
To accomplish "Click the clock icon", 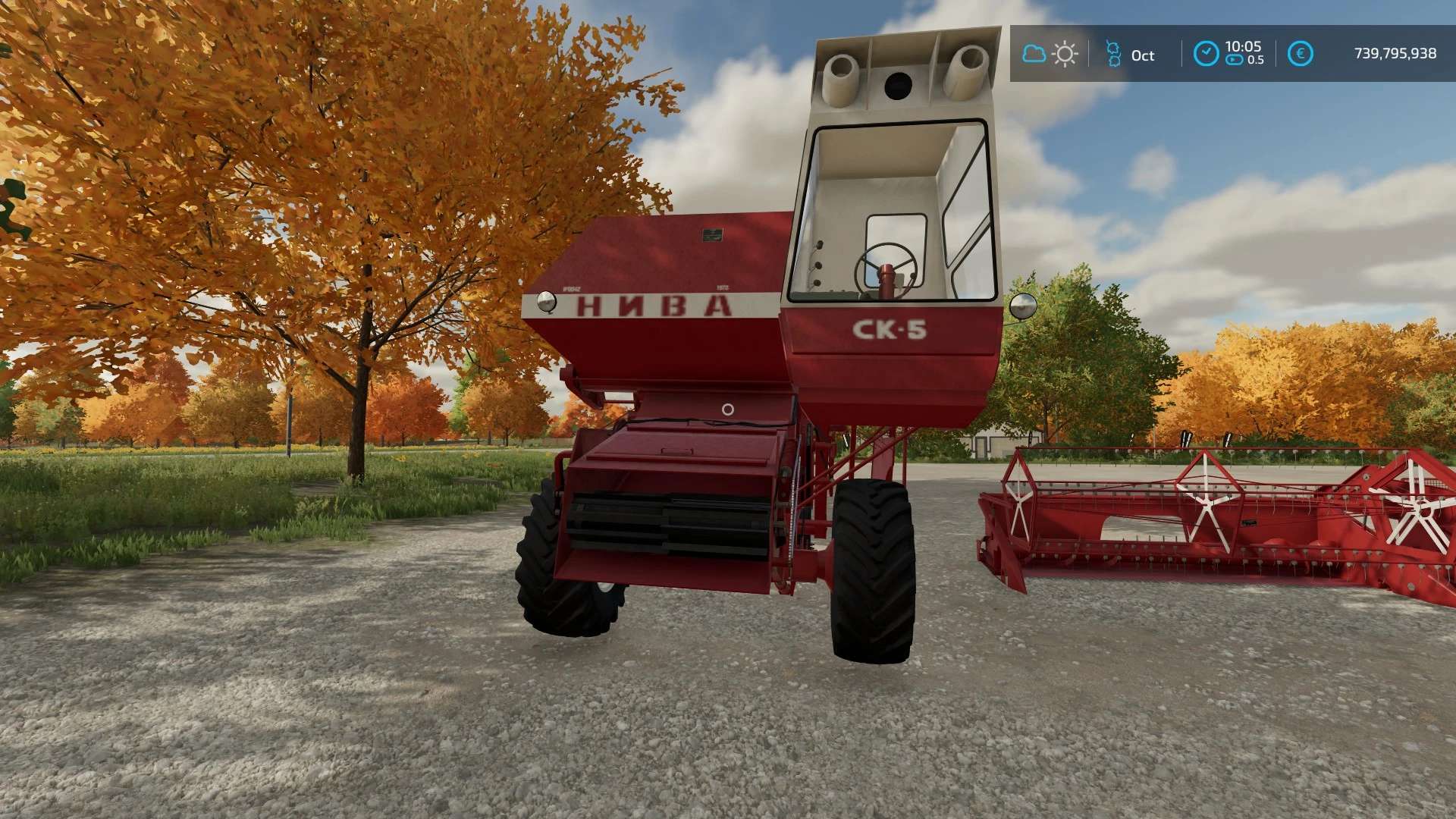I will click(x=1206, y=54).
